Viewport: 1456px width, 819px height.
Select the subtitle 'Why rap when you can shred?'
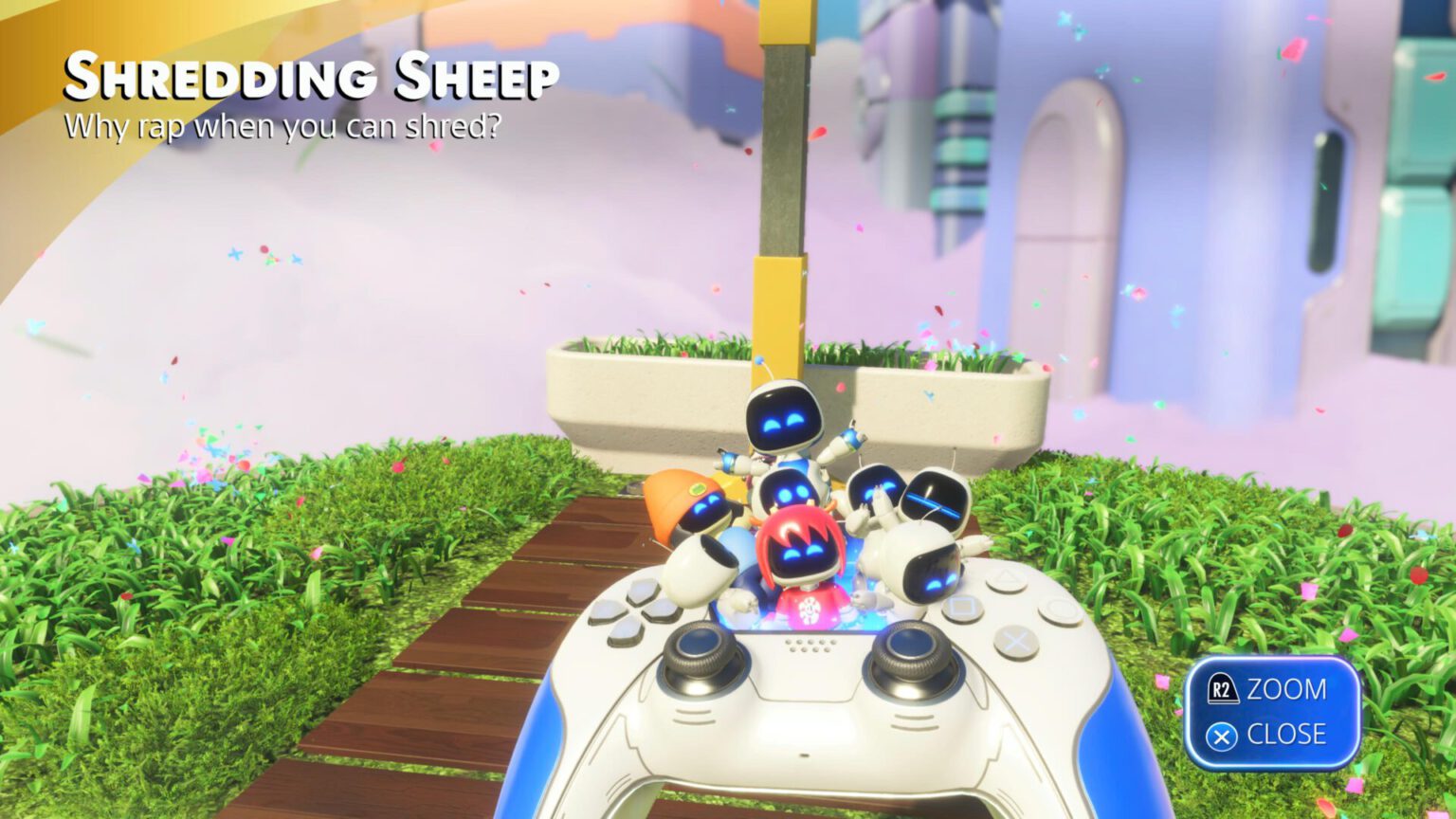pos(284,123)
